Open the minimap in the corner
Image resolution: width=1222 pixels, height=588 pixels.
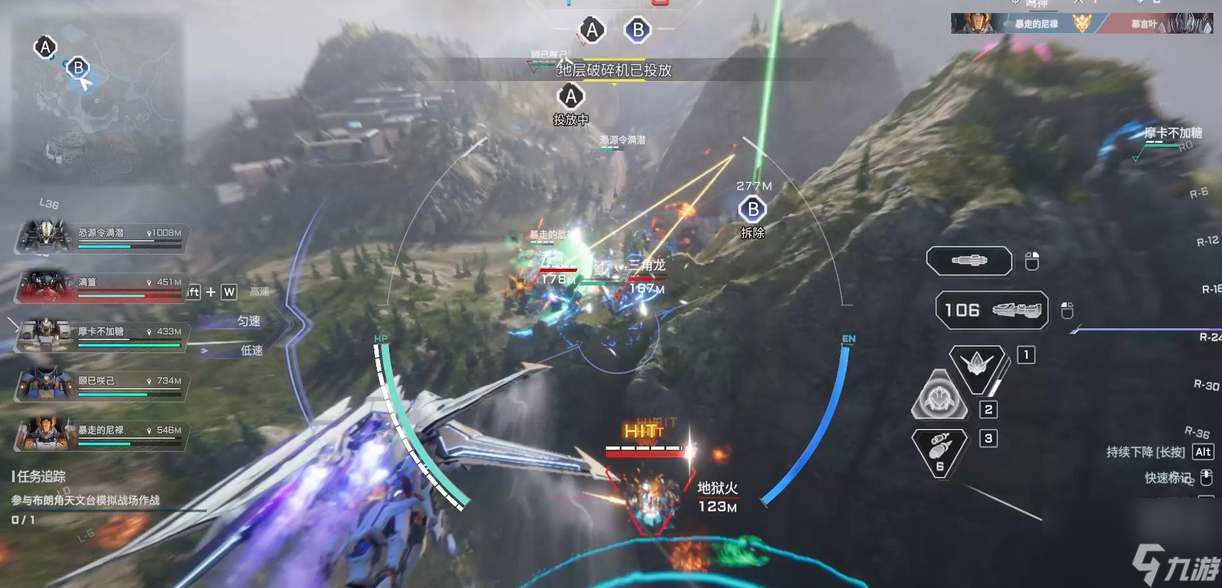coord(97,98)
